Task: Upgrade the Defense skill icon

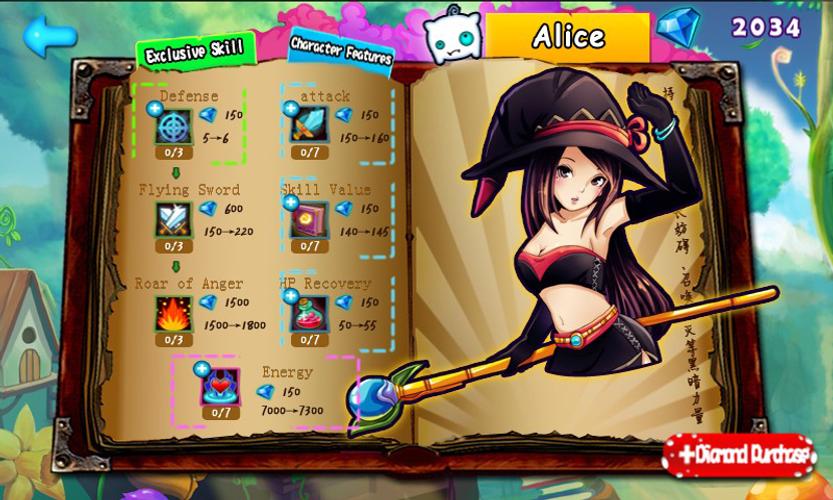Action: coord(174,126)
